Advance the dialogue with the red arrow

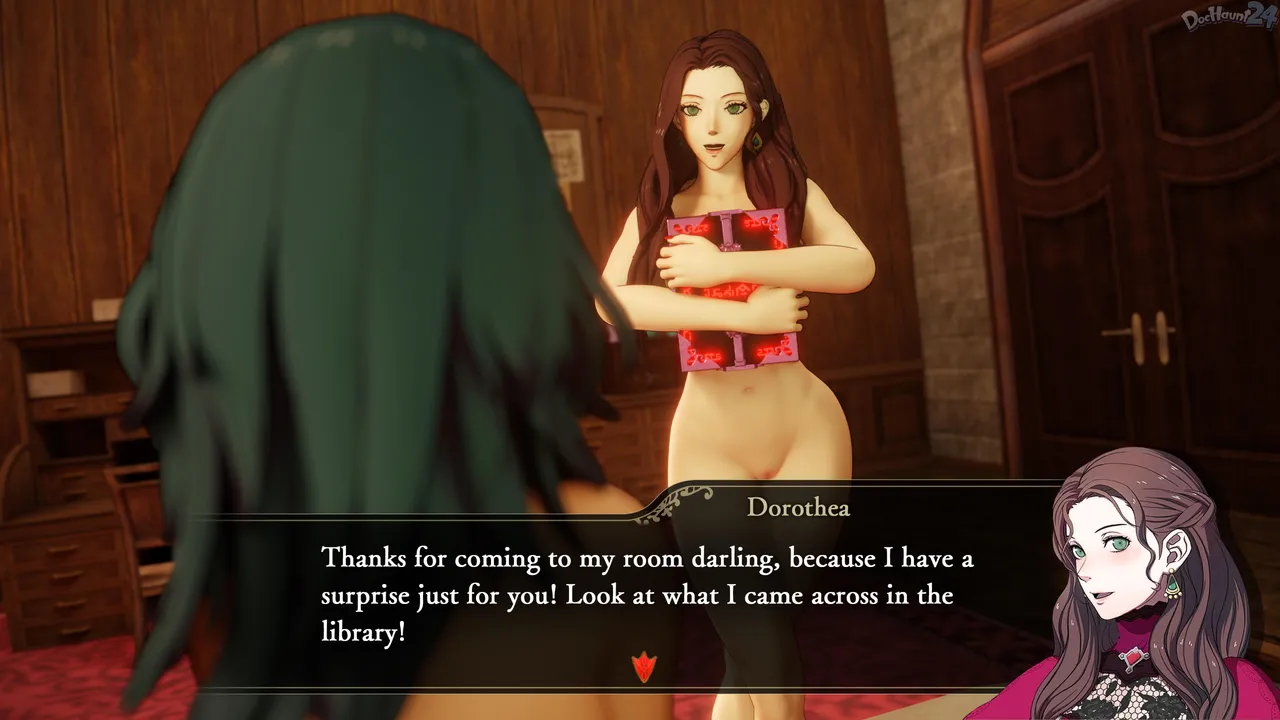point(644,666)
